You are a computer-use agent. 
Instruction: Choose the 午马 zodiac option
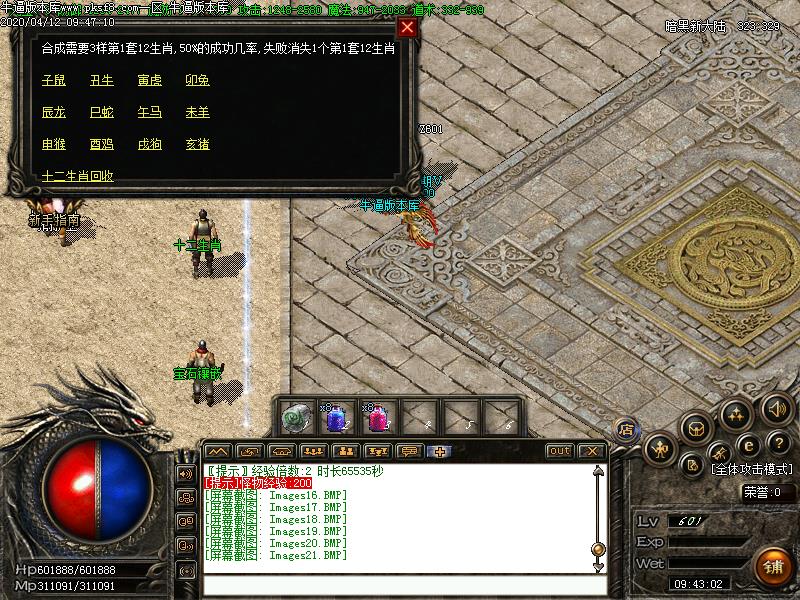(x=149, y=112)
